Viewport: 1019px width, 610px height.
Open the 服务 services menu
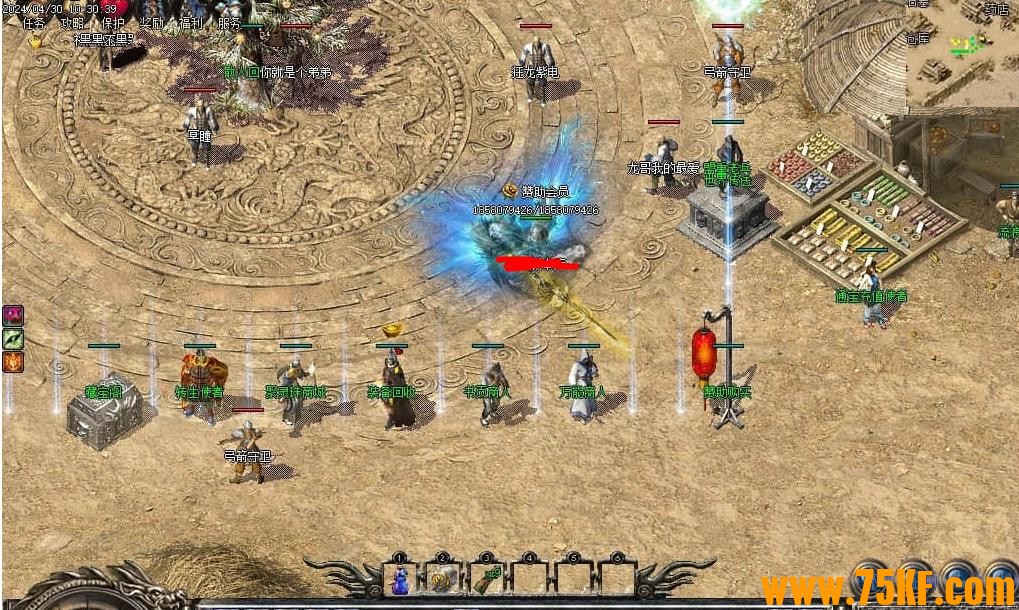point(229,23)
